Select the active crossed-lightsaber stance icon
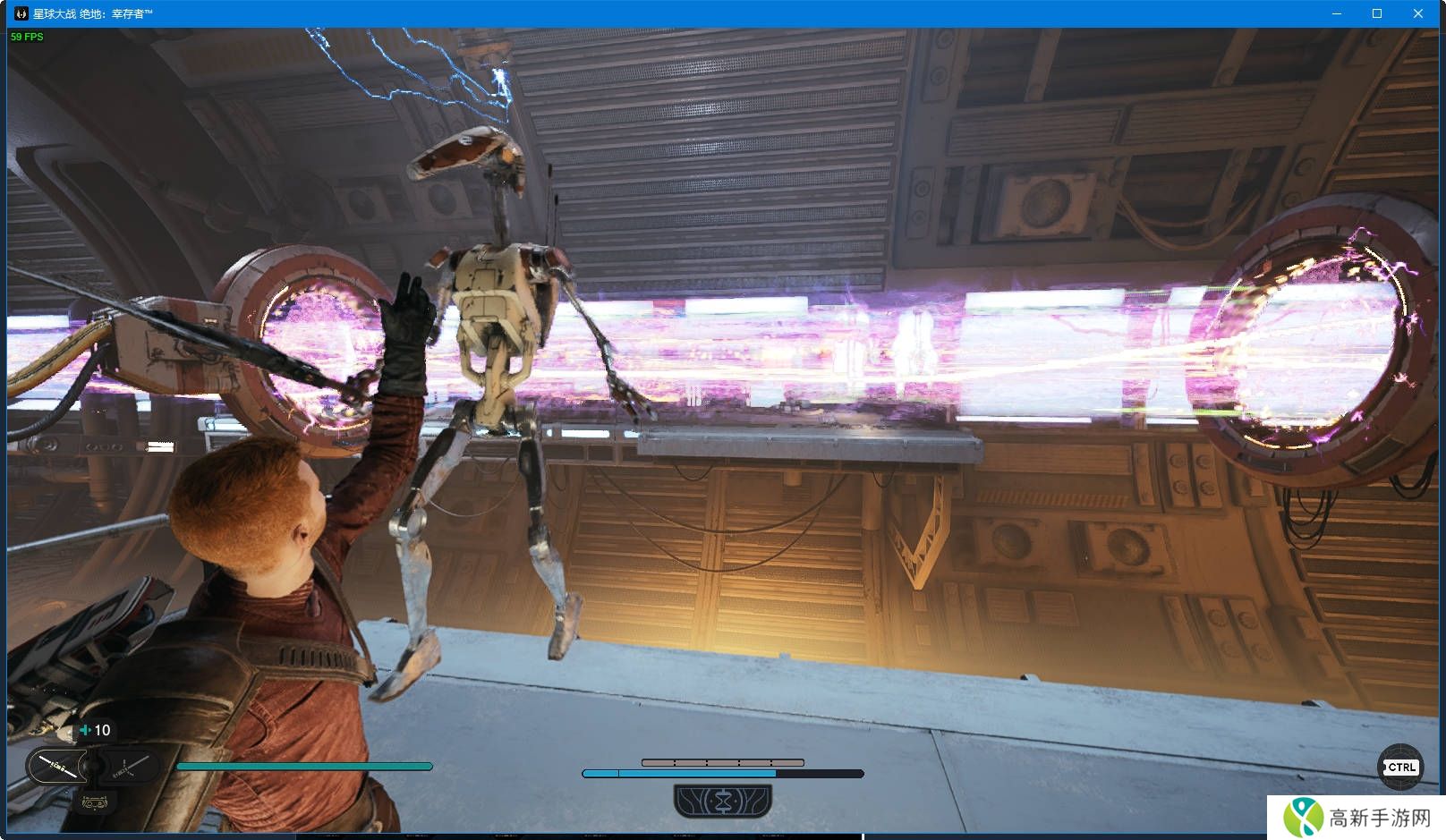This screenshot has width=1446, height=840. [x=58, y=767]
